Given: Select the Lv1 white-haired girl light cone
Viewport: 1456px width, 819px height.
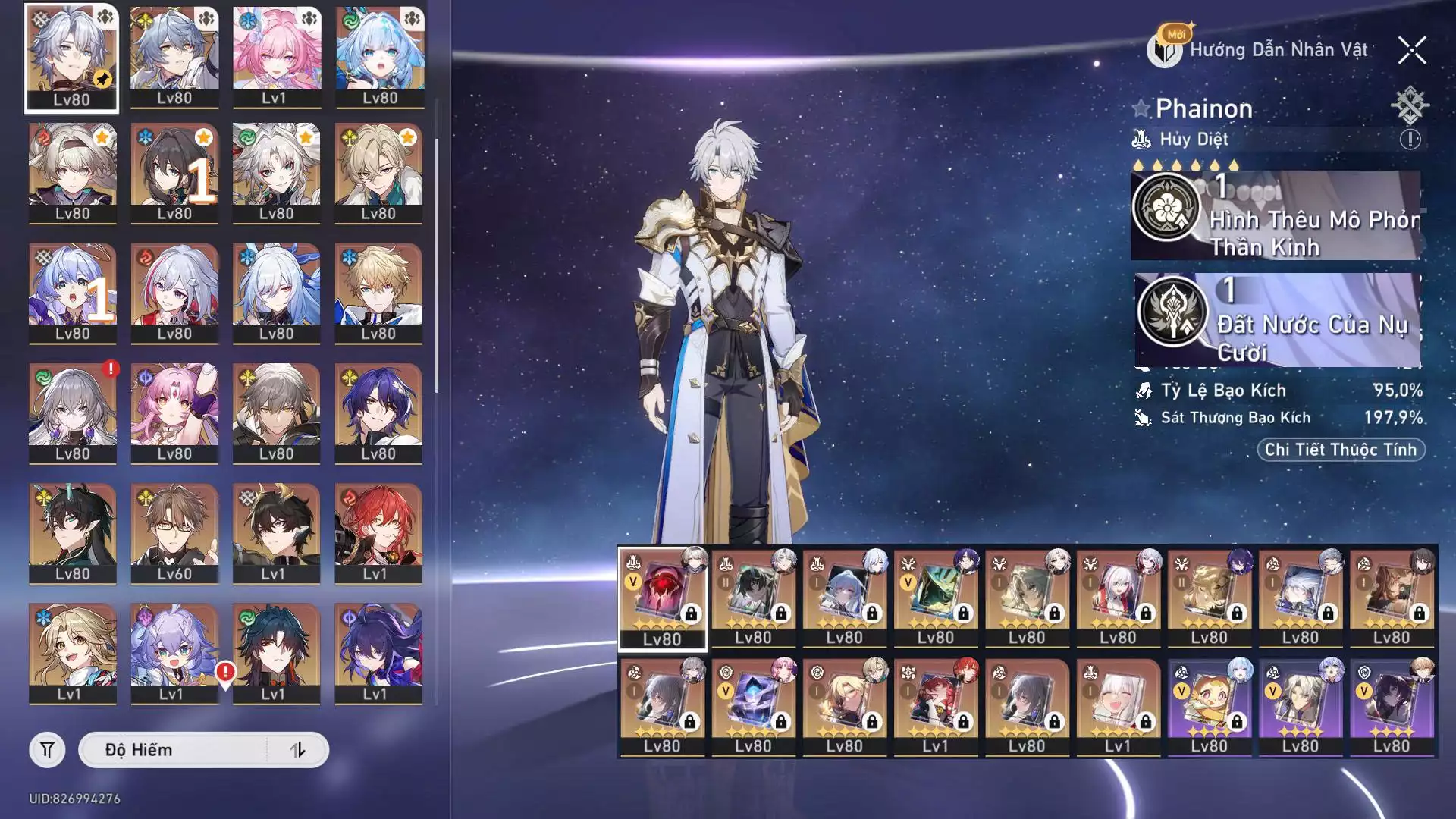Looking at the screenshot, I should click(1117, 707).
